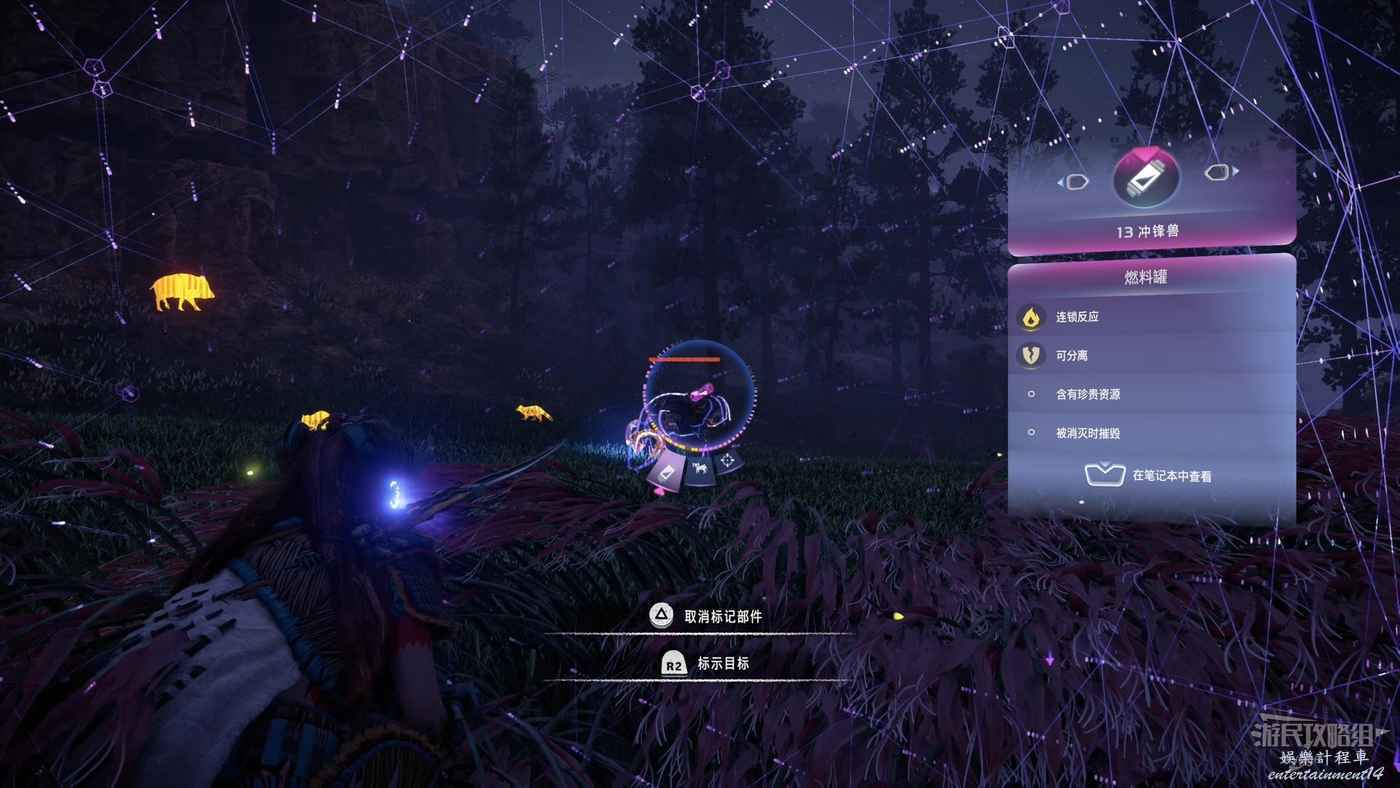Select the crosshair tile under the scanned machine
The width and height of the screenshot is (1400, 788).
point(729,460)
